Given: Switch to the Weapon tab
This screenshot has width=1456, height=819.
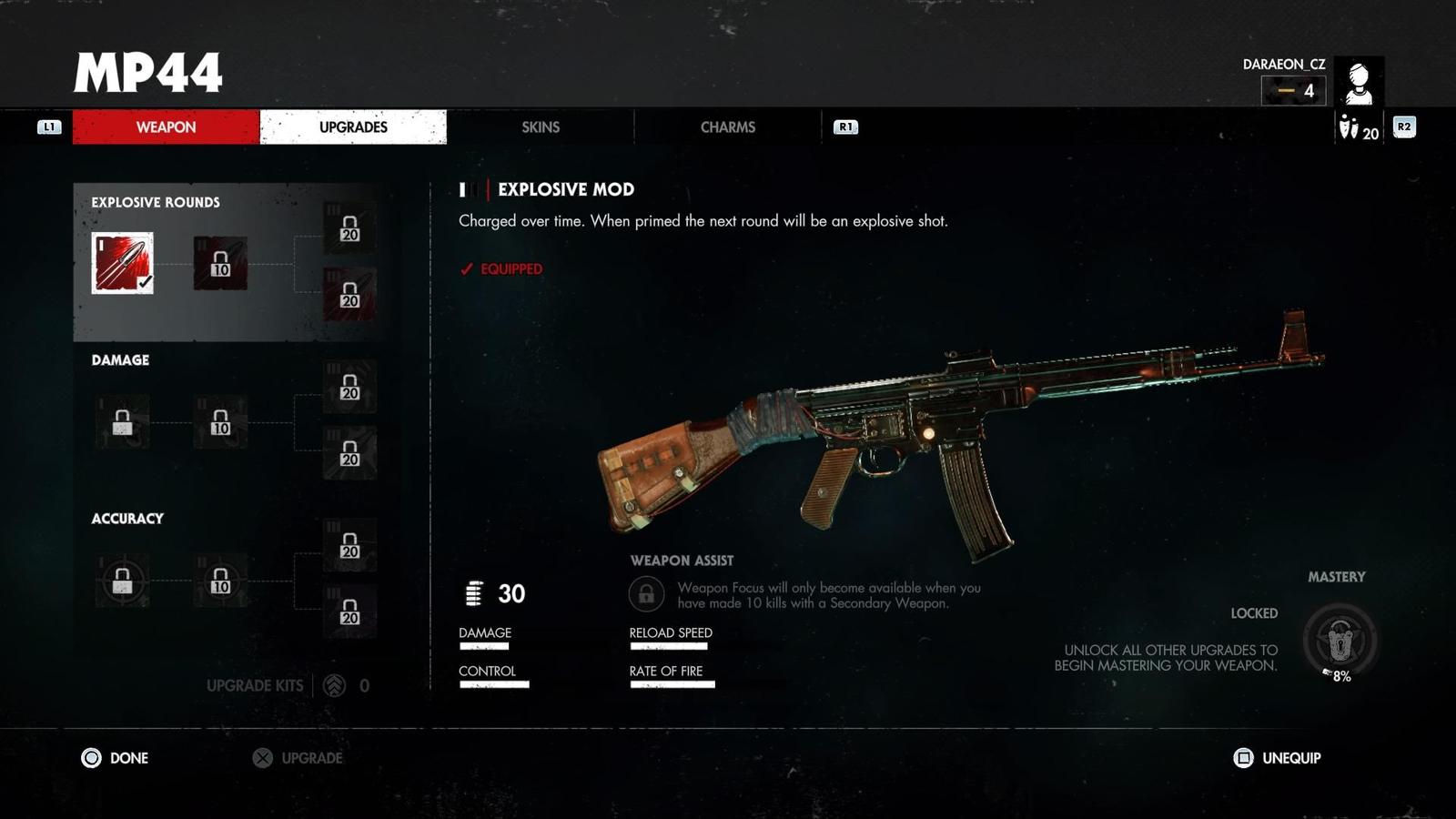Looking at the screenshot, I should (166, 127).
